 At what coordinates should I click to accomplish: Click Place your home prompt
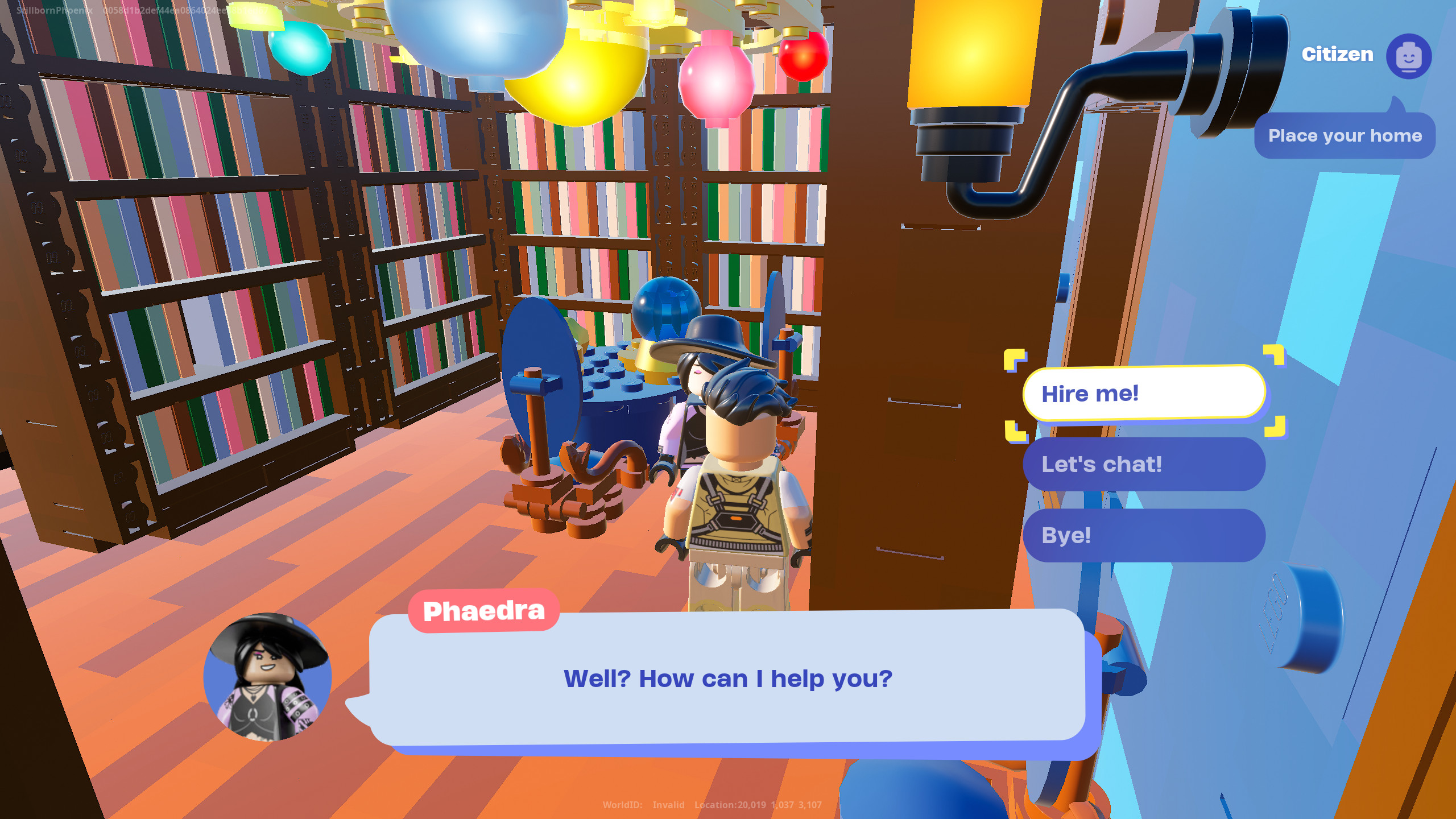[1345, 135]
